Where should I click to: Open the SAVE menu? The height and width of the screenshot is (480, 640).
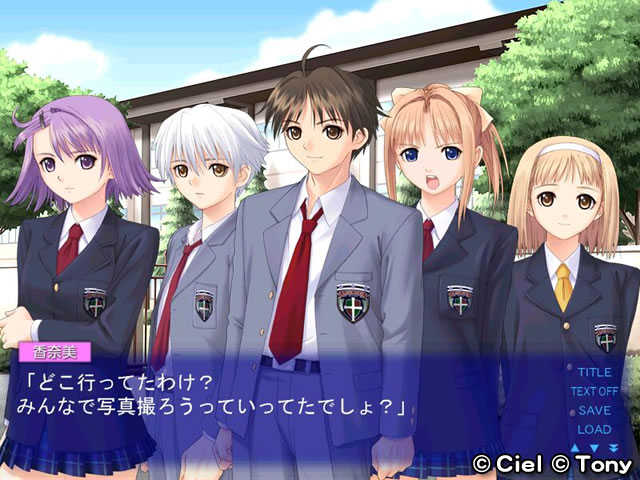[594, 410]
